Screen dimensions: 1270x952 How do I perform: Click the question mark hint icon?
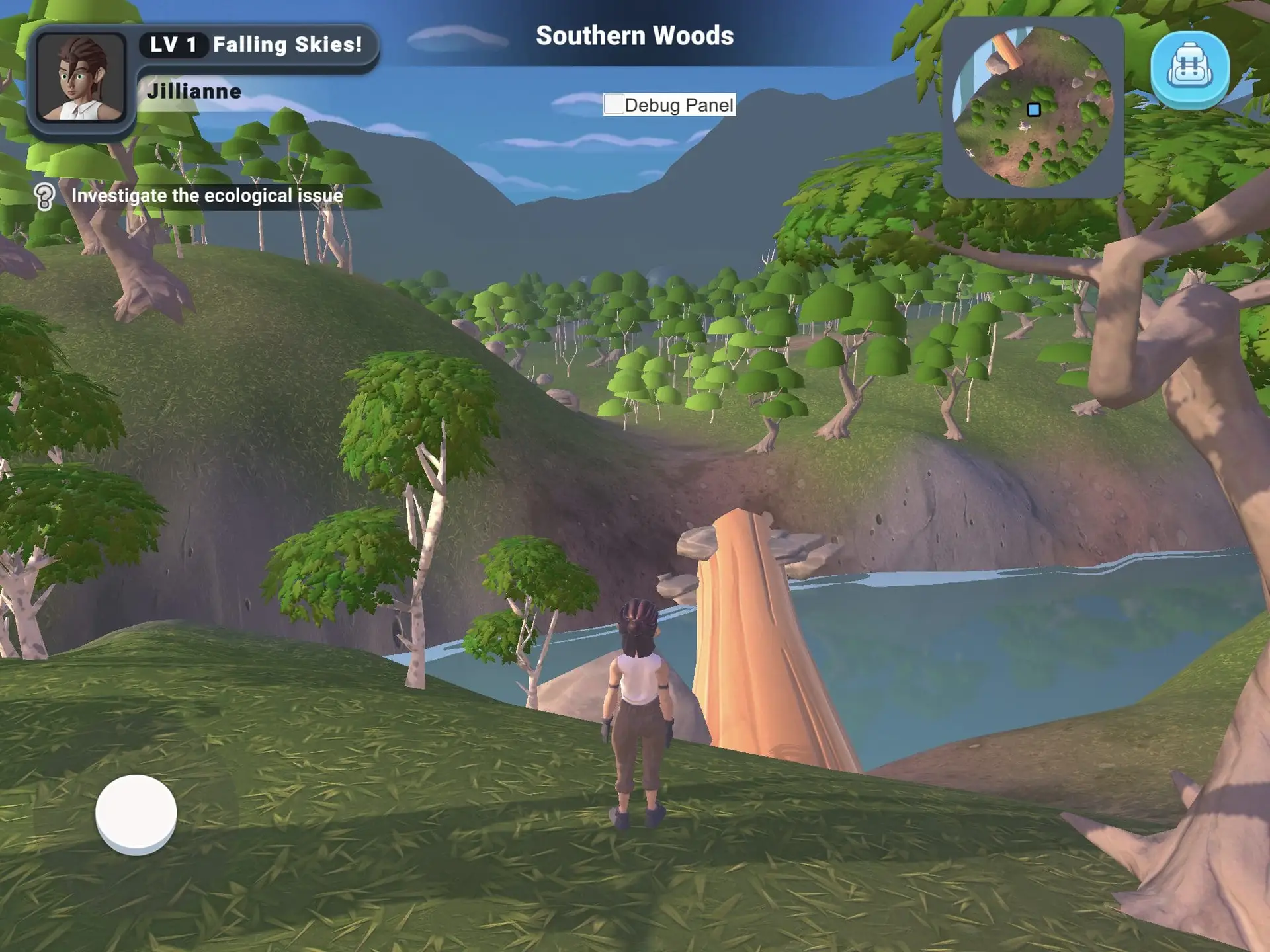click(x=44, y=196)
